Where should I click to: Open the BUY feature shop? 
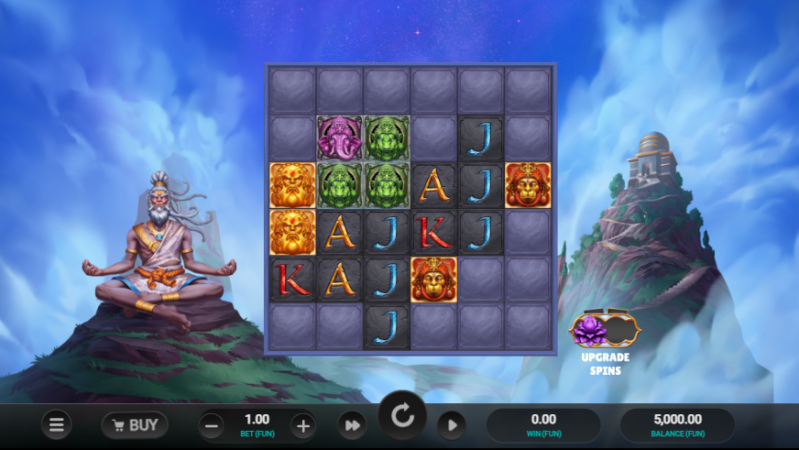pos(134,425)
